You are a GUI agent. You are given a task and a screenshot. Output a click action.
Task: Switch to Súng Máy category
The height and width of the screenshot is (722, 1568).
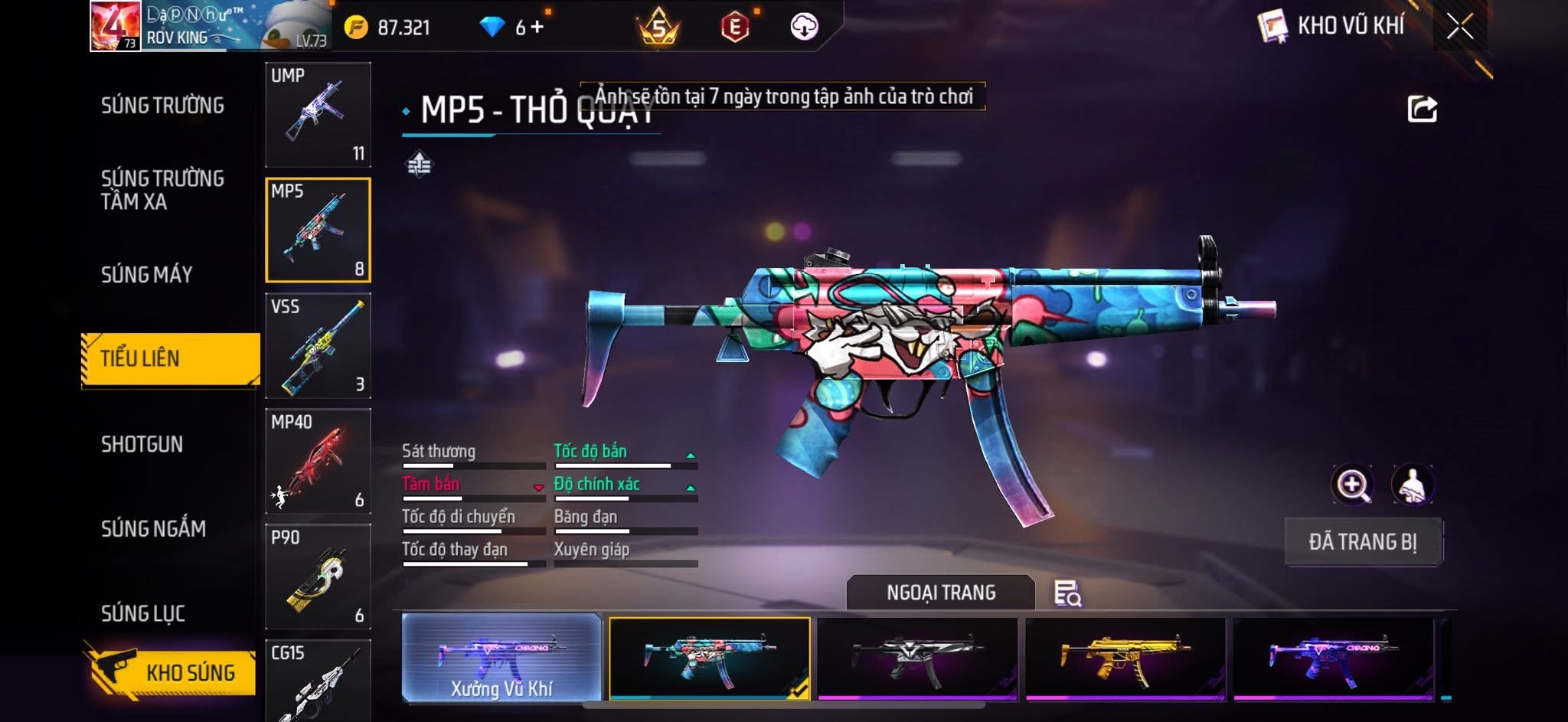point(146,274)
